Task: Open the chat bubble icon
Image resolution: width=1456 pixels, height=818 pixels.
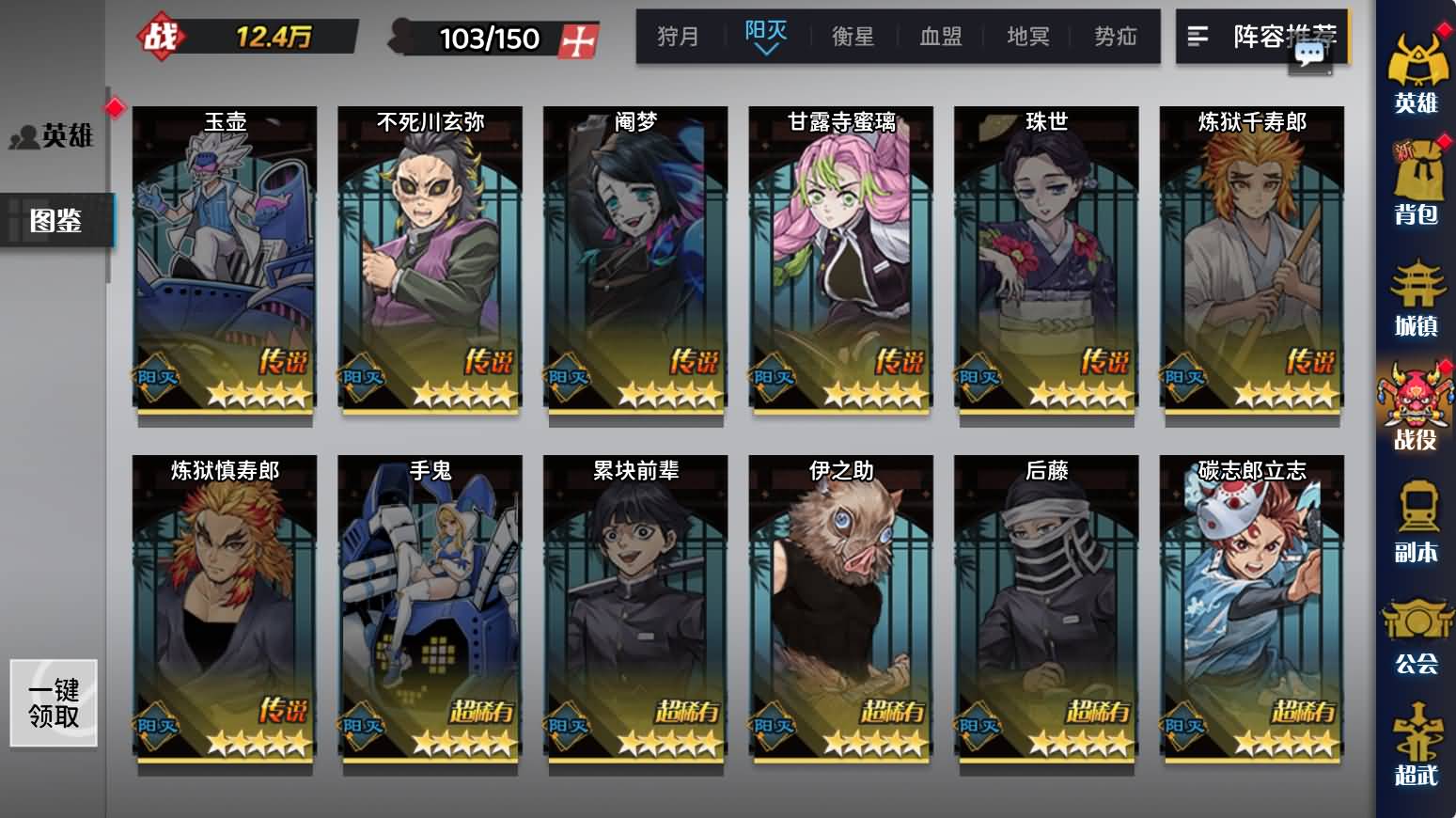Action: (1309, 55)
